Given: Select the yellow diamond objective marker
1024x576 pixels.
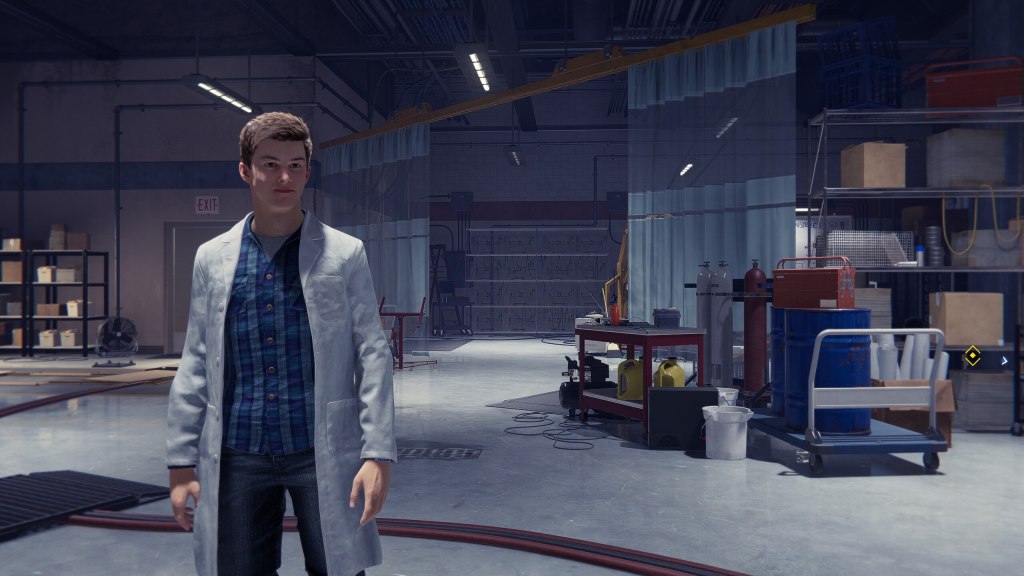Looking at the screenshot, I should (x=971, y=355).
